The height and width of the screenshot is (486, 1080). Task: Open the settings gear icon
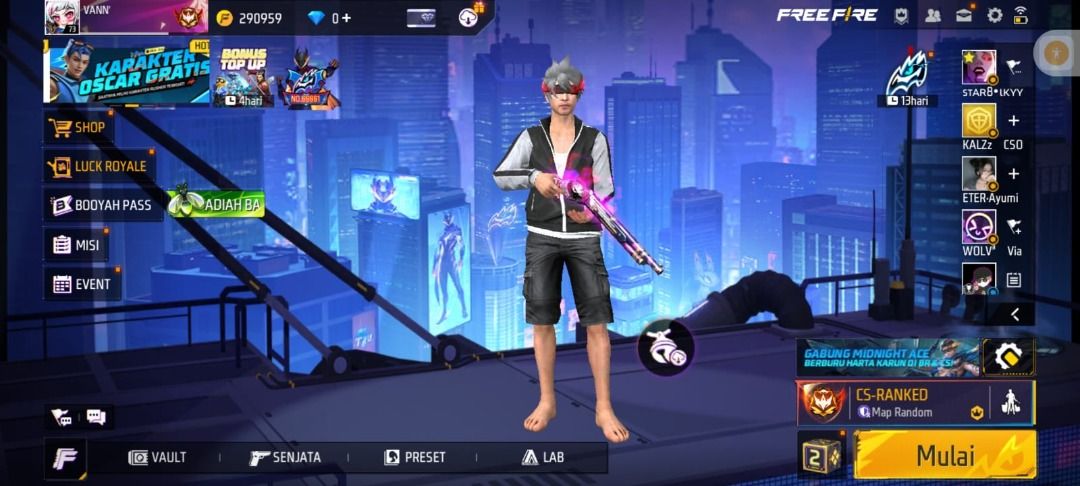994,15
